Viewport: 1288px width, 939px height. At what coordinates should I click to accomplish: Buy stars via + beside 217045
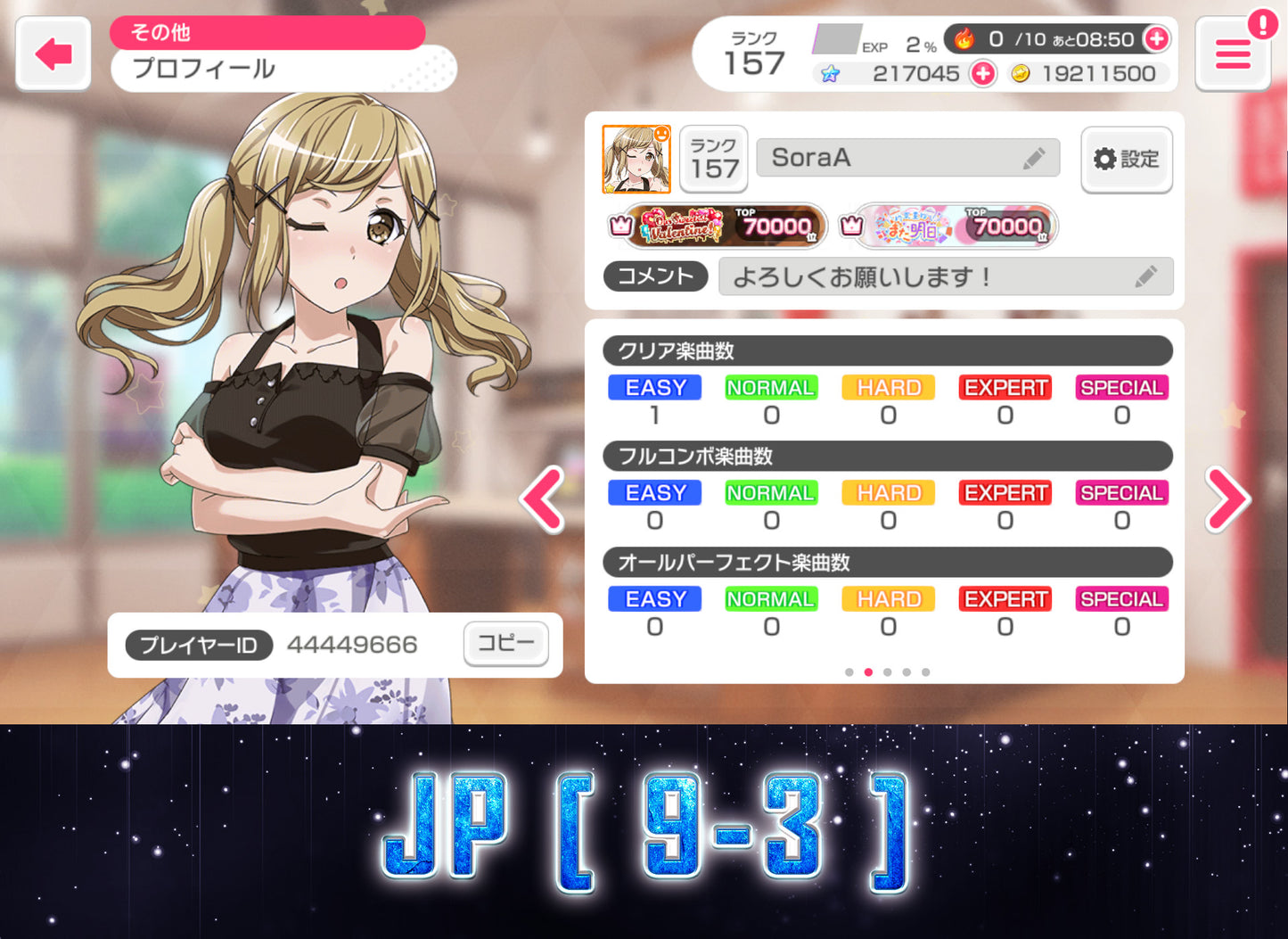(982, 74)
